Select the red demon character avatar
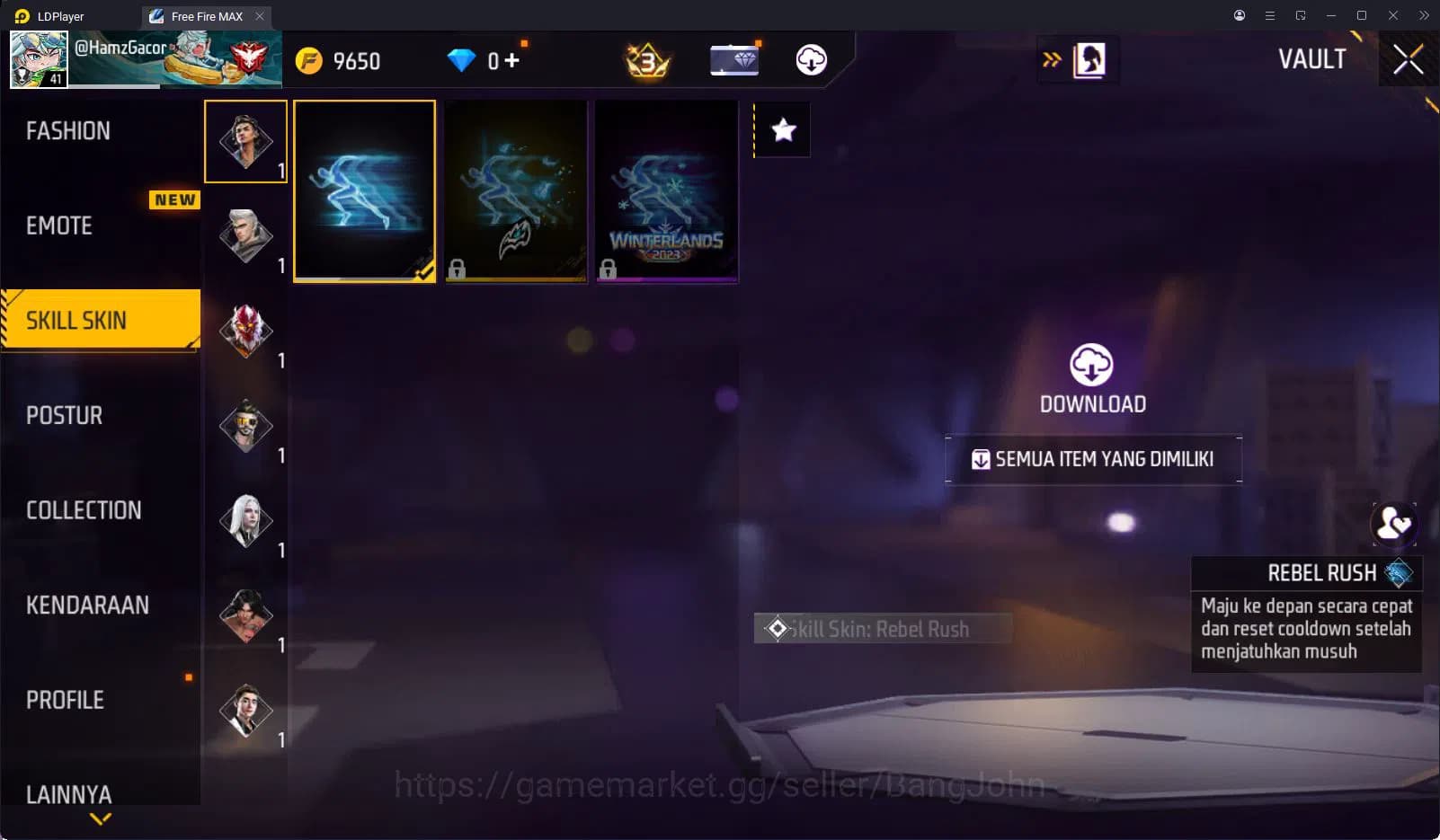1440x840 pixels. click(245, 330)
